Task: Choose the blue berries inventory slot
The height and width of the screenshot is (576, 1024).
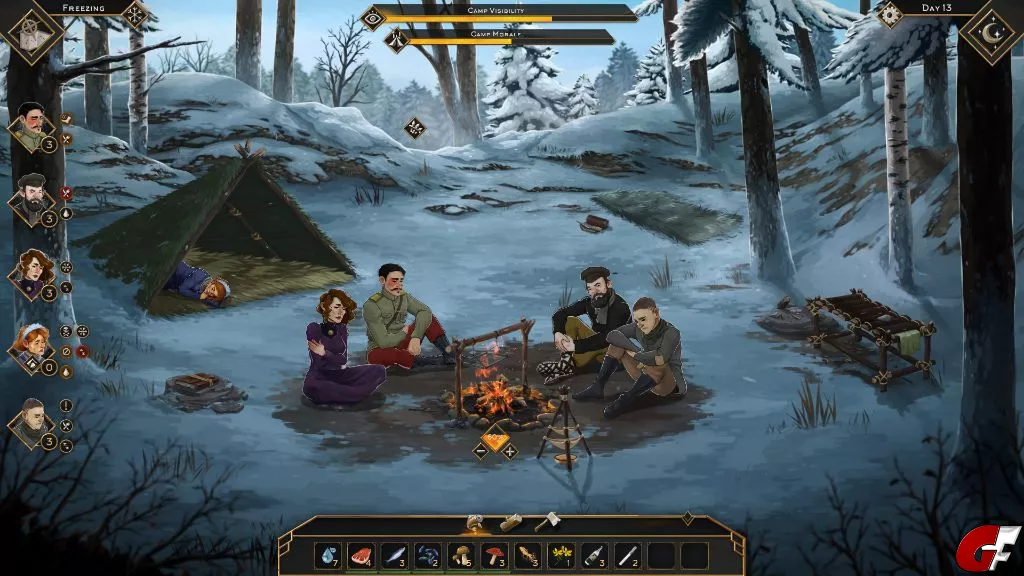Action: pos(428,556)
